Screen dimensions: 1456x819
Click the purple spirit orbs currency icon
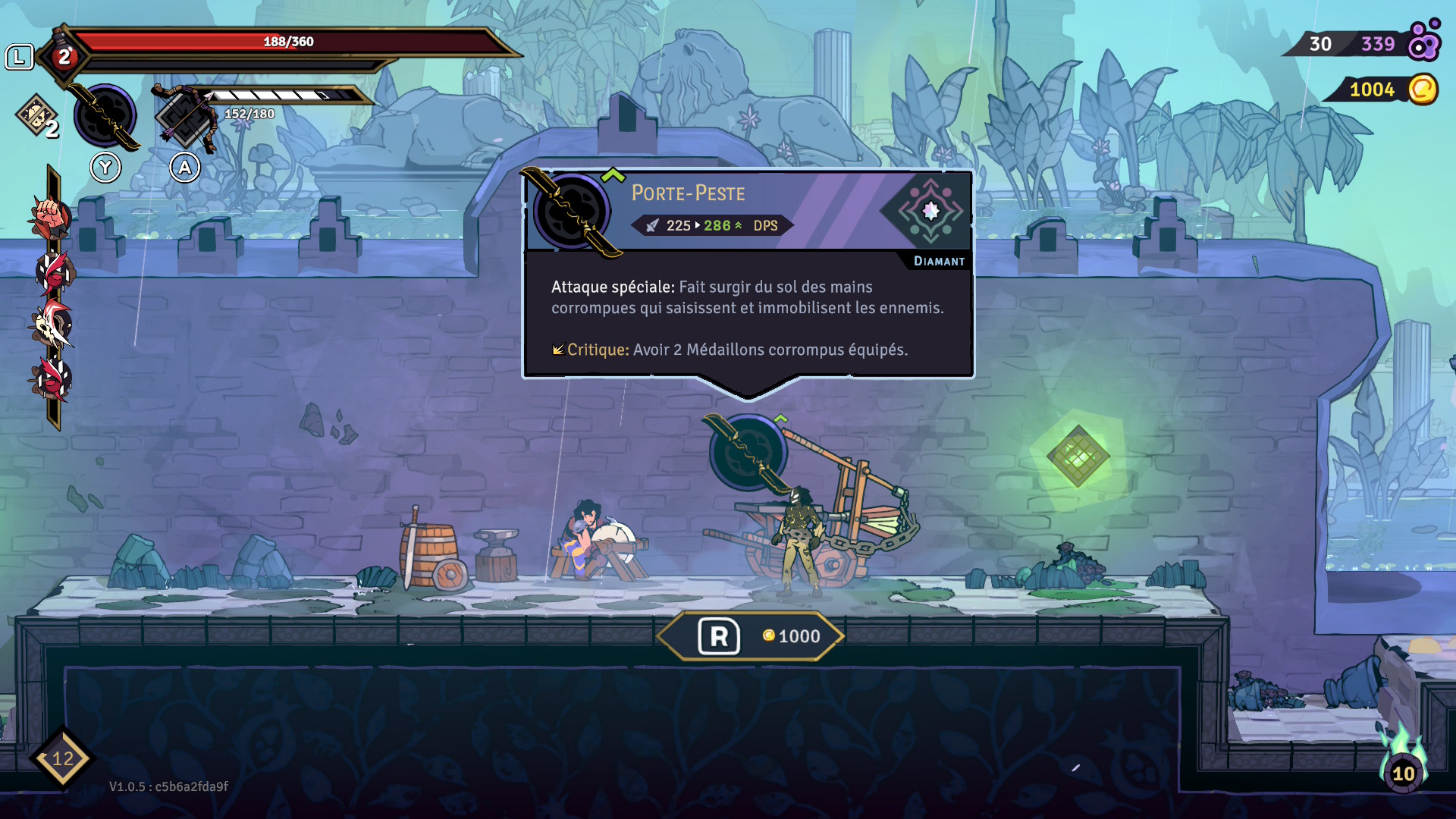(1423, 42)
